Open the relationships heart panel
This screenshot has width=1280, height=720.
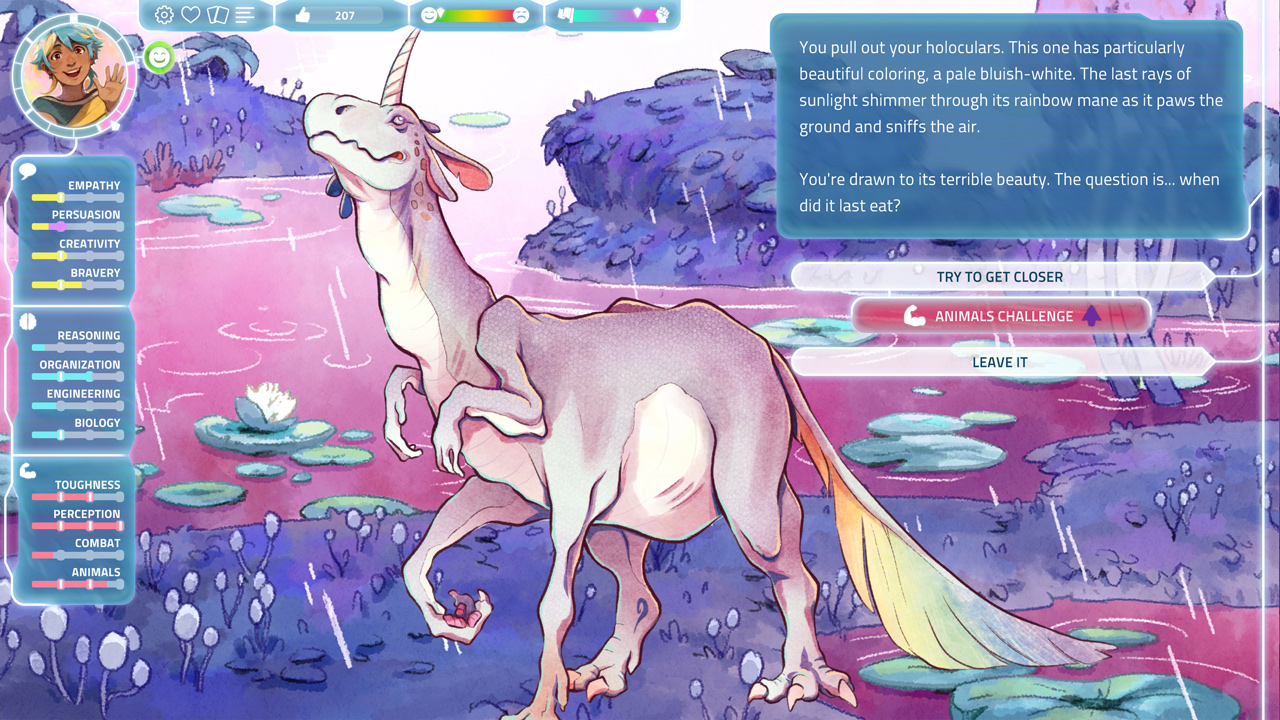191,15
